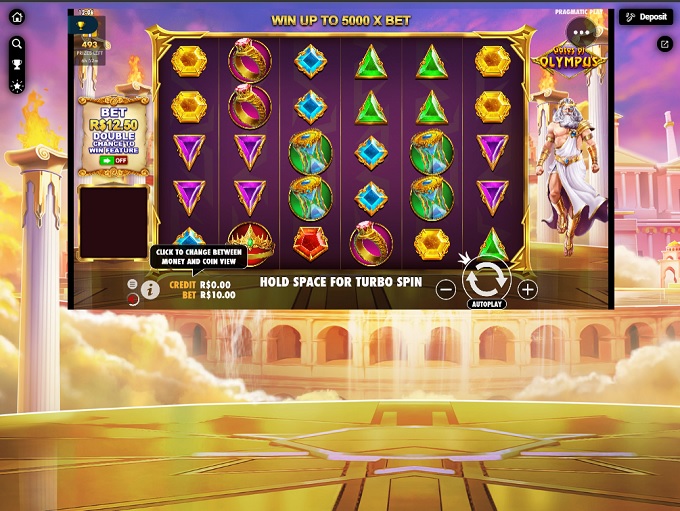Open the game info via the 'i' button
The width and height of the screenshot is (680, 511).
[150, 290]
